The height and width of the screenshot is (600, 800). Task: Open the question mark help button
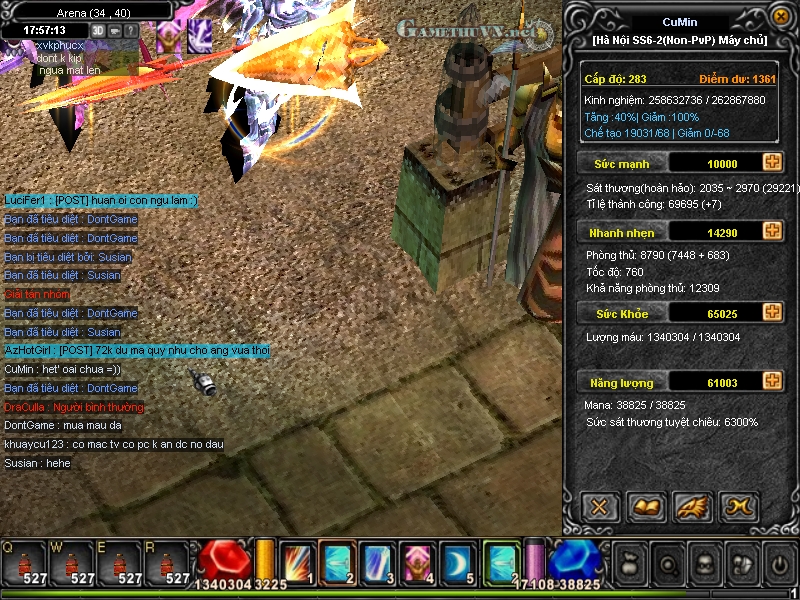(130, 31)
